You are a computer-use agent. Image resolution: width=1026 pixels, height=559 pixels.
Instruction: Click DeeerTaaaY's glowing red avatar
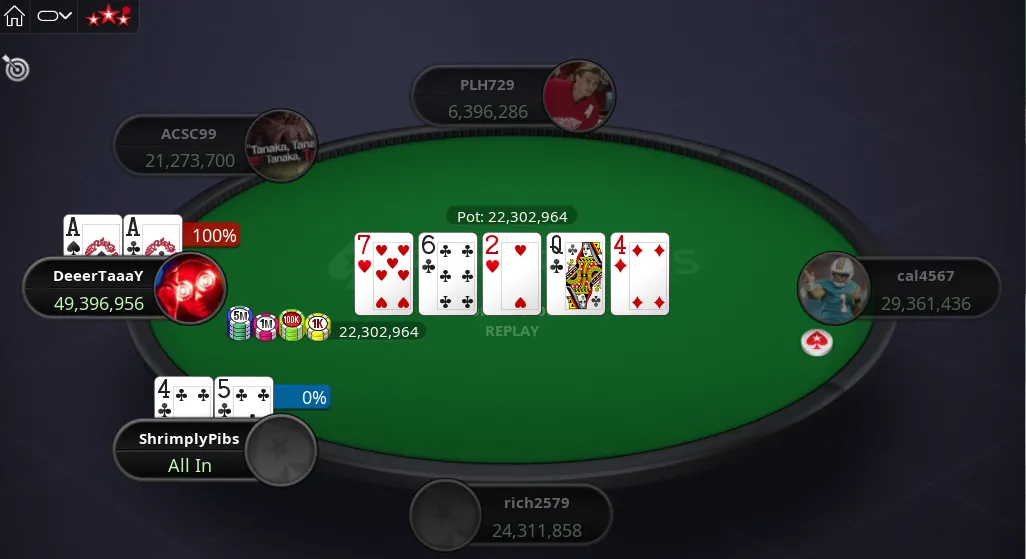[x=190, y=288]
